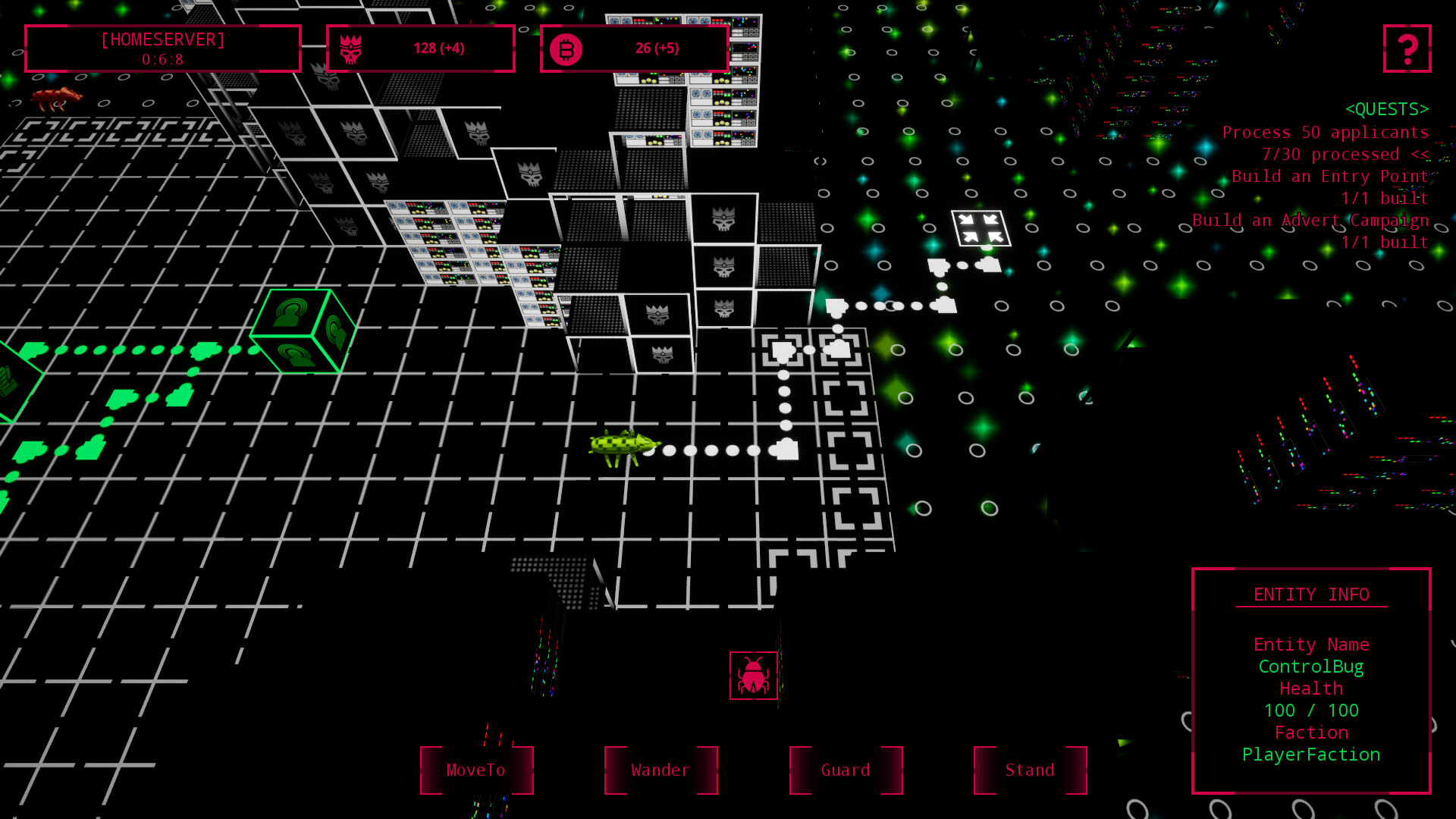Select the ENTITY INFO panel header
The image size is (1456, 819).
(x=1312, y=595)
